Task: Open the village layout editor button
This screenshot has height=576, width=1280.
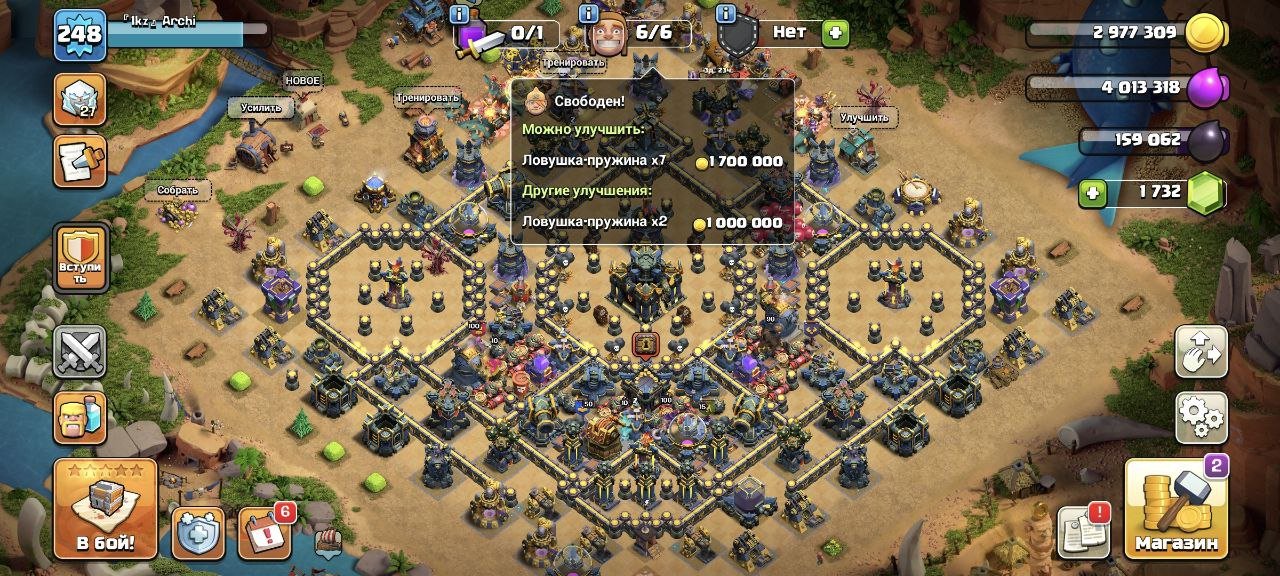Action: (x=1201, y=351)
